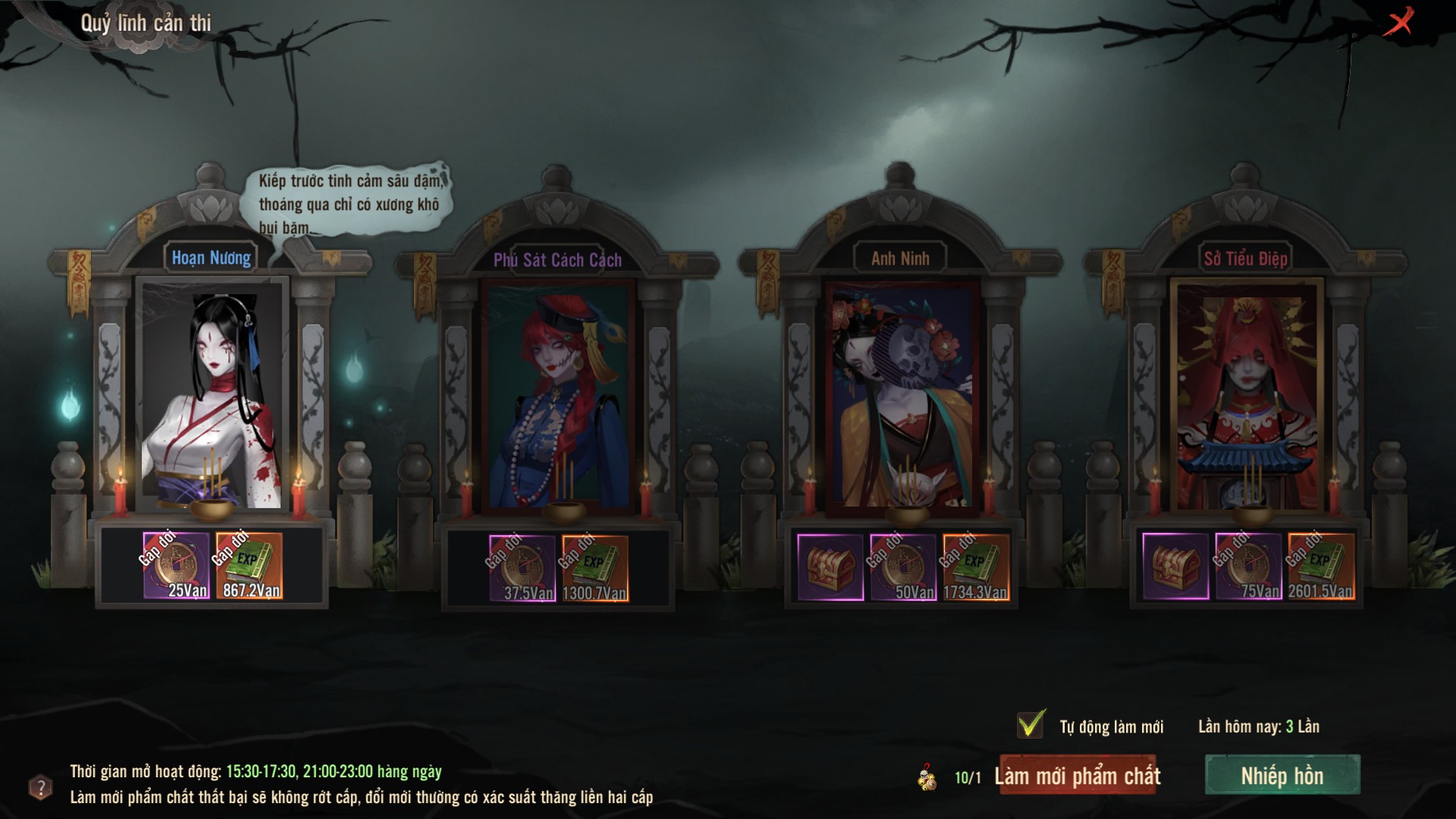1456x819 pixels.
Task: View the 2601.5Vạn EXP book reward
Action: pyautogui.click(x=1321, y=566)
